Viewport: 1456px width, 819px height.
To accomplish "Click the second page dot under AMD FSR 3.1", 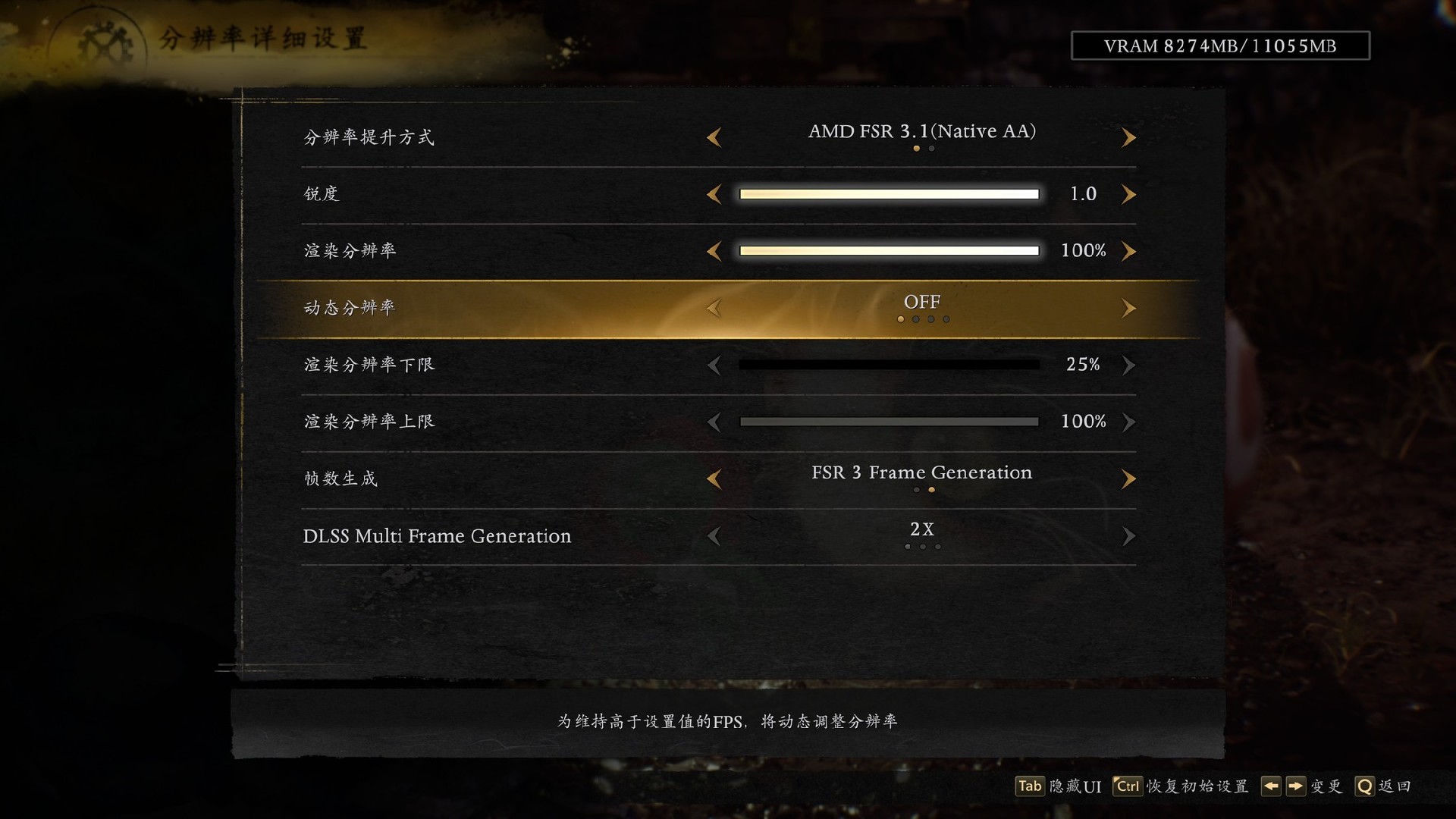I will [x=931, y=149].
